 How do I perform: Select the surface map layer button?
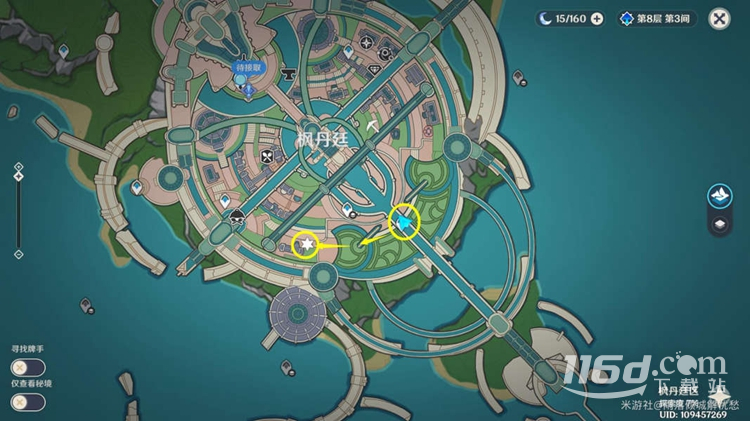pyautogui.click(x=718, y=196)
